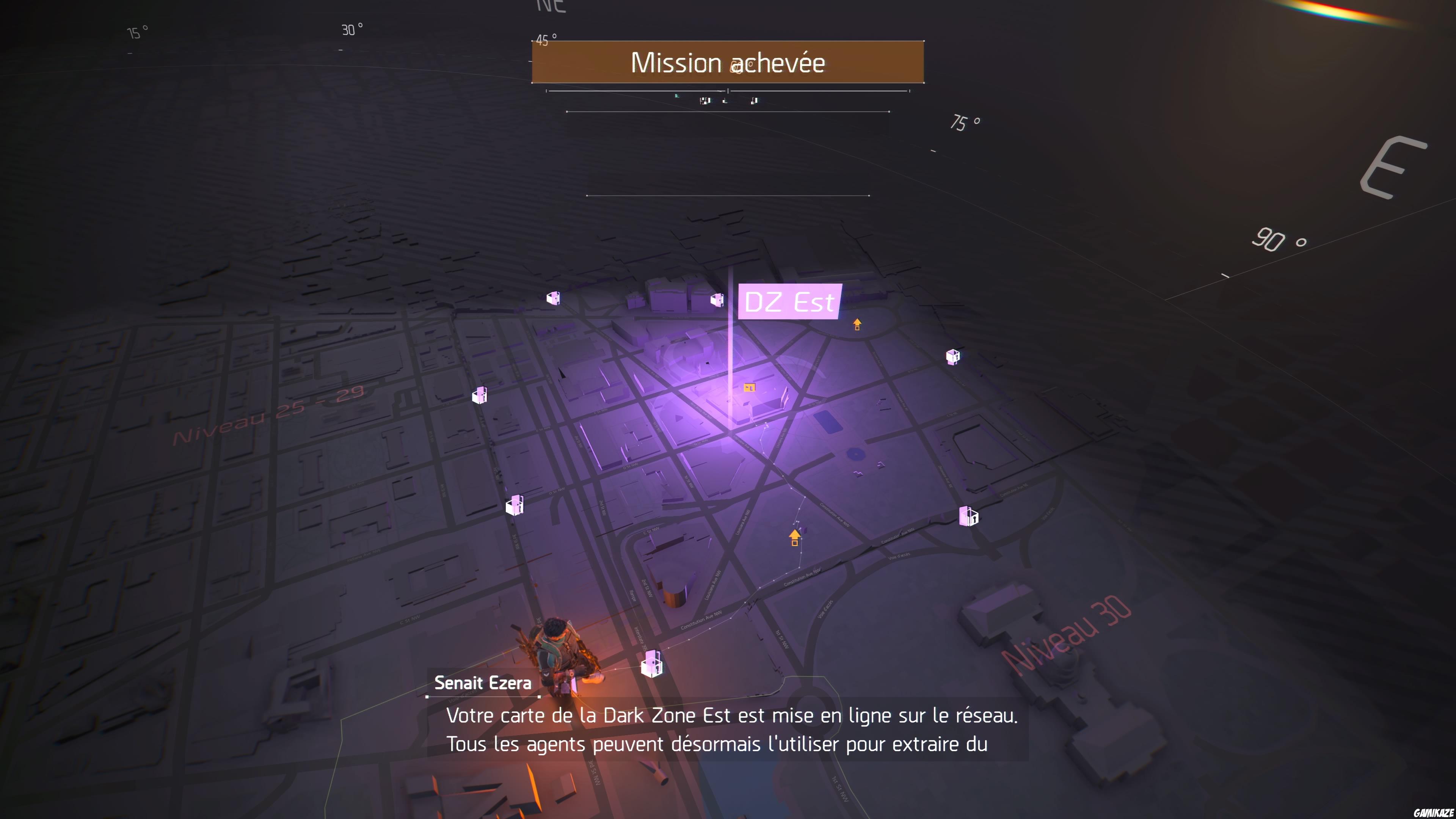Toggle the DZ Est zone highlight banner
This screenshot has height=819, width=1456.
[789, 301]
